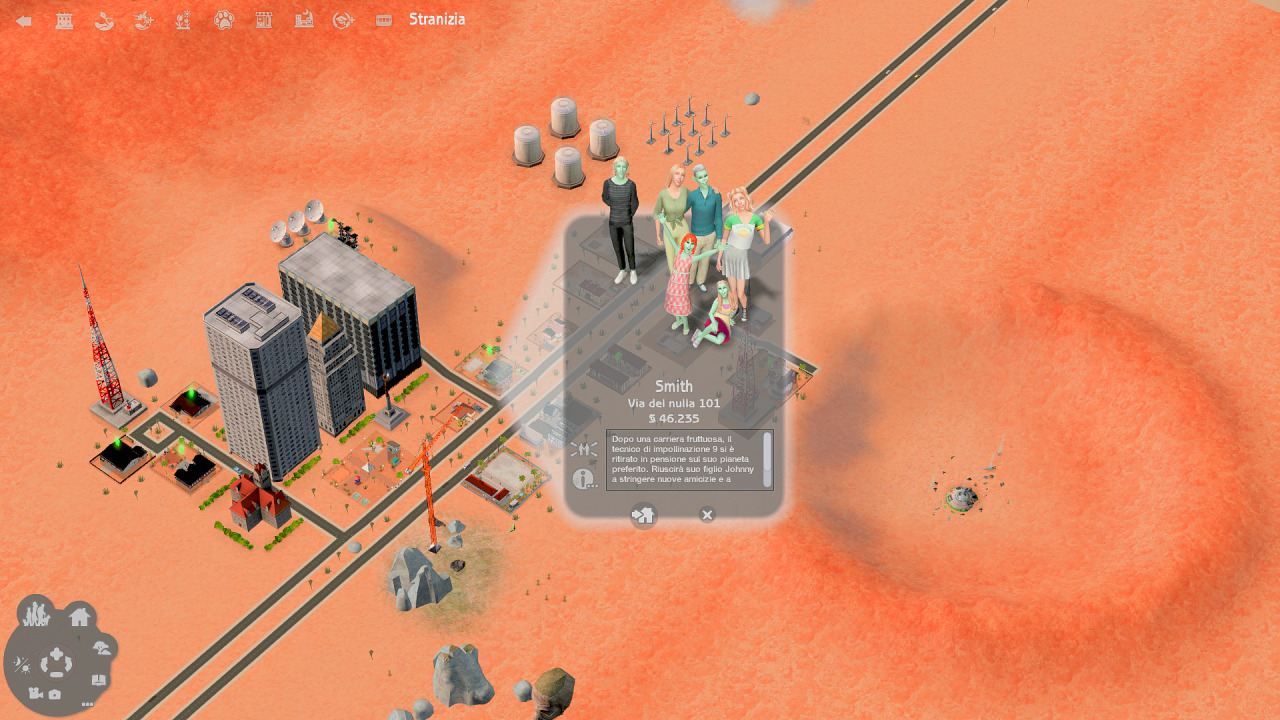
Task: Open the families group icon in the control wheel
Action: [x=36, y=612]
